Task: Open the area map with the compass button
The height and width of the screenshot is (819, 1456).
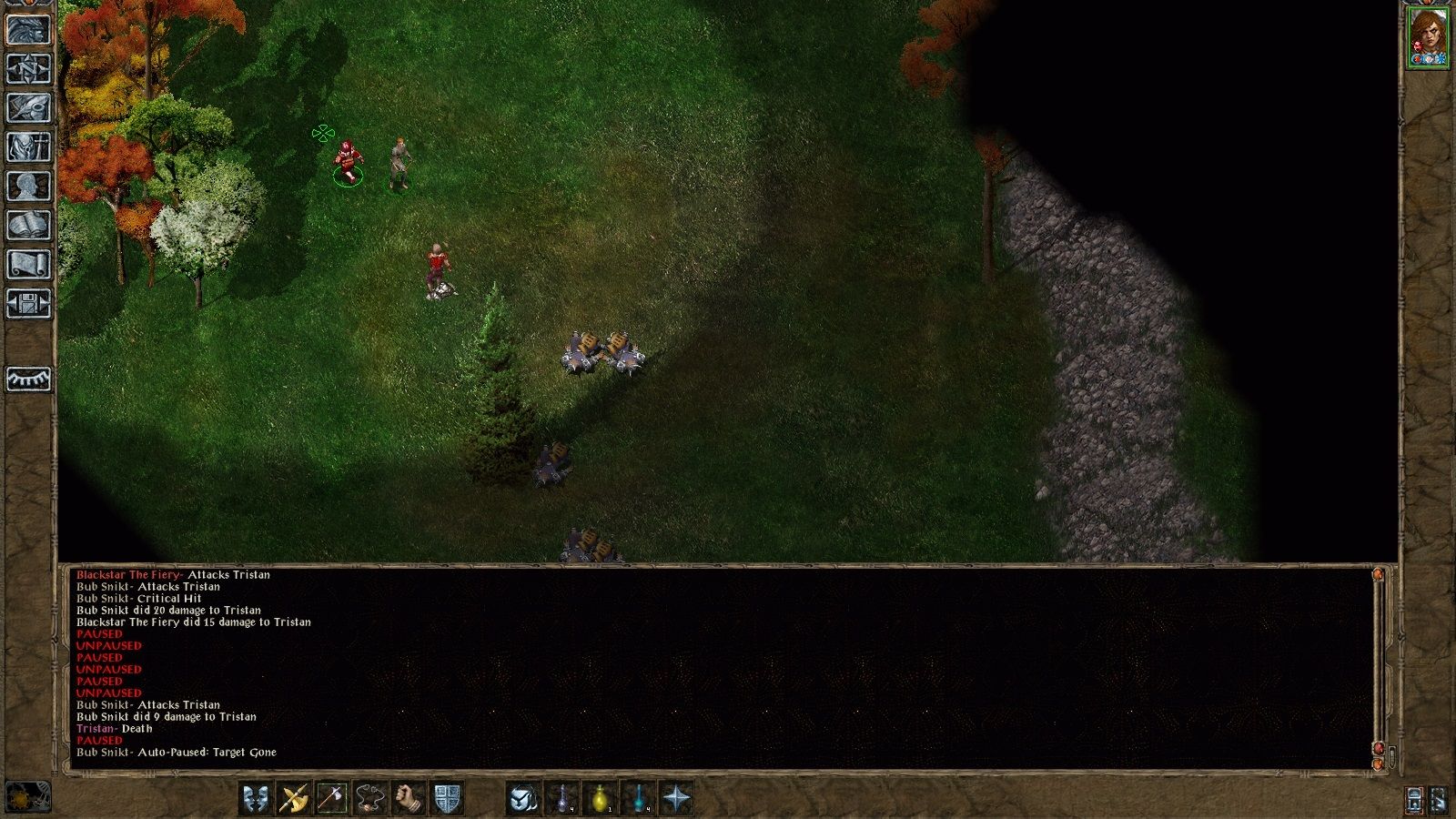Action: (28, 69)
